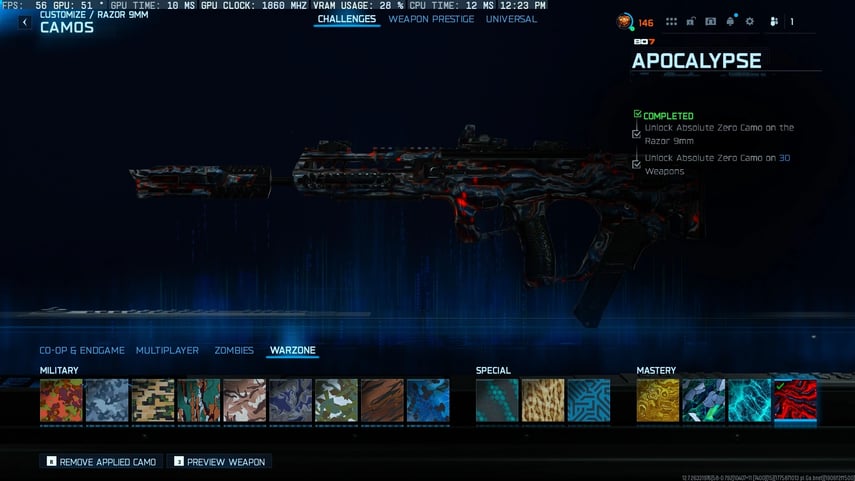Switch to Multiplayer camo category

167,351
